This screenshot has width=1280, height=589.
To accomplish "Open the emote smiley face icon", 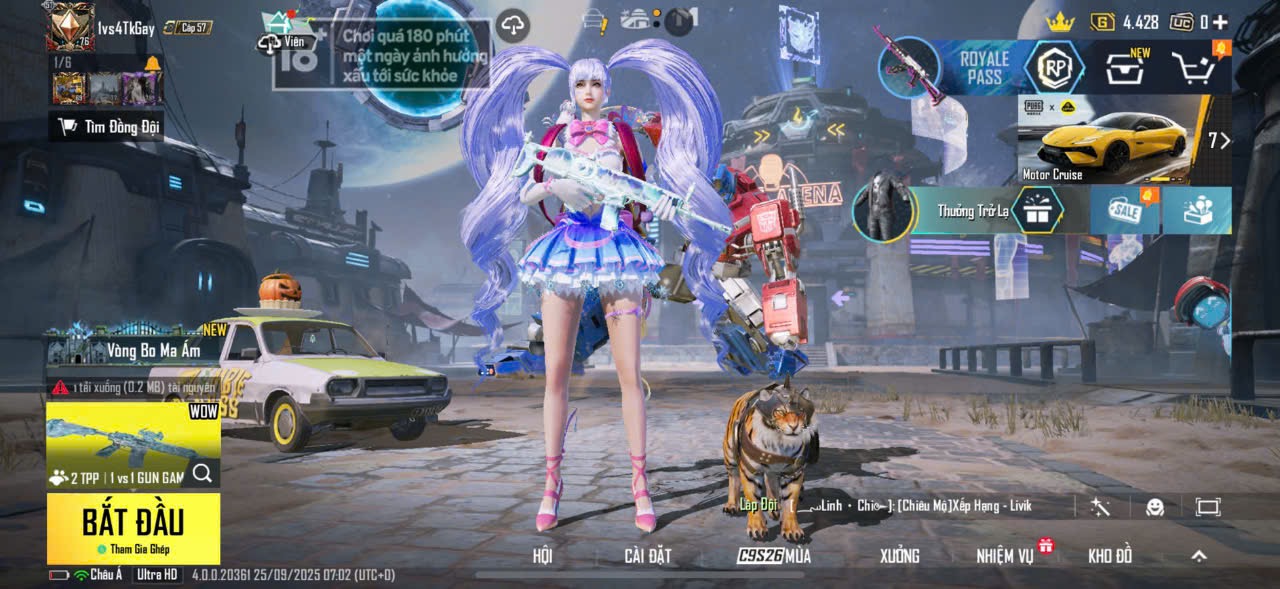I will (x=1155, y=507).
